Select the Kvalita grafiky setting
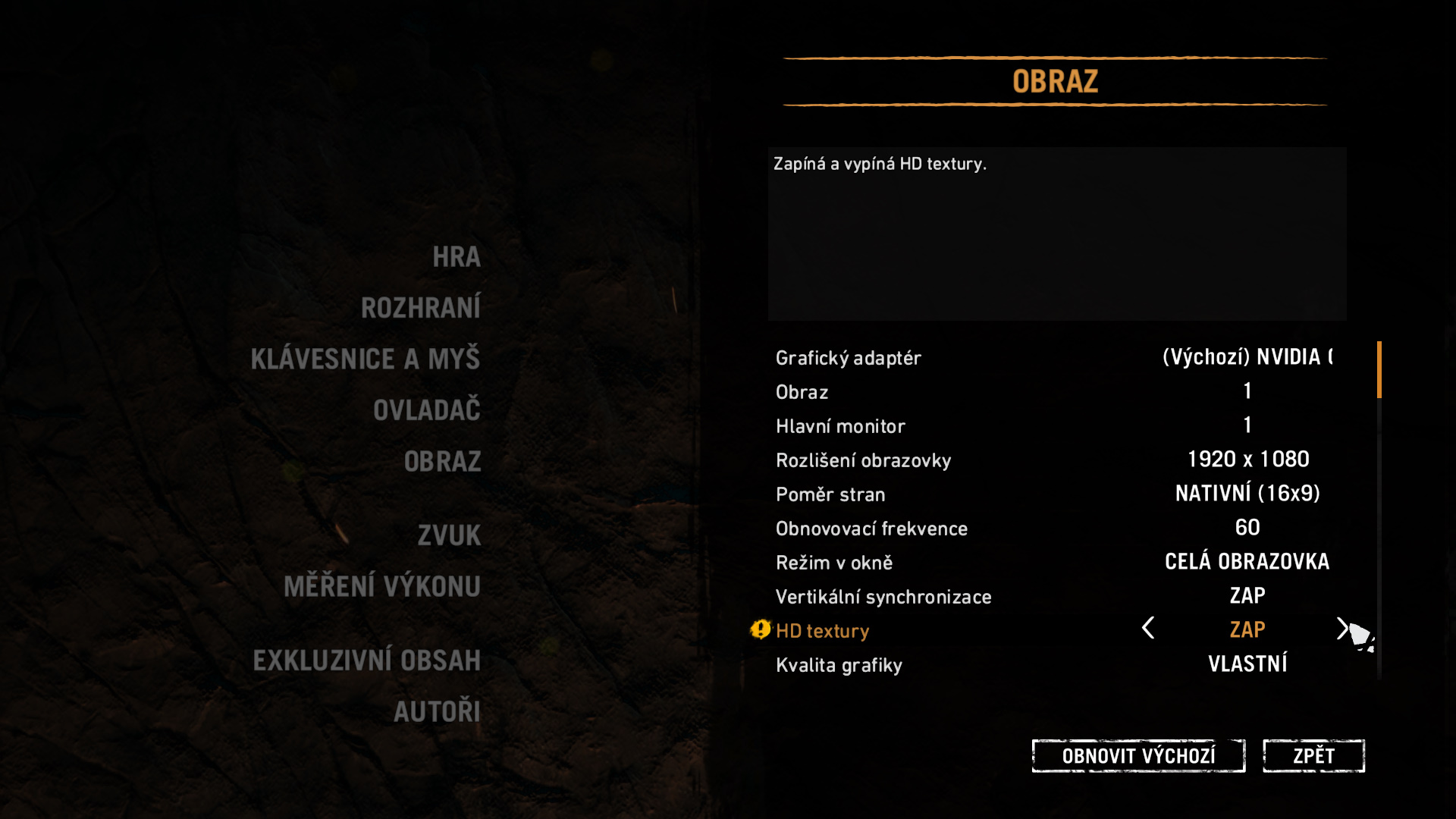 [839, 665]
